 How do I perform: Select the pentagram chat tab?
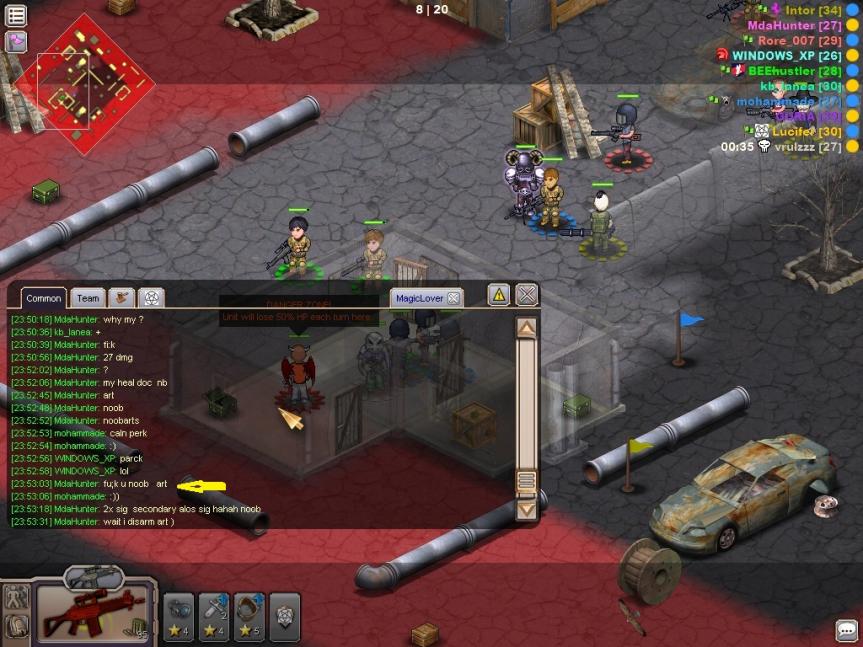(150, 298)
